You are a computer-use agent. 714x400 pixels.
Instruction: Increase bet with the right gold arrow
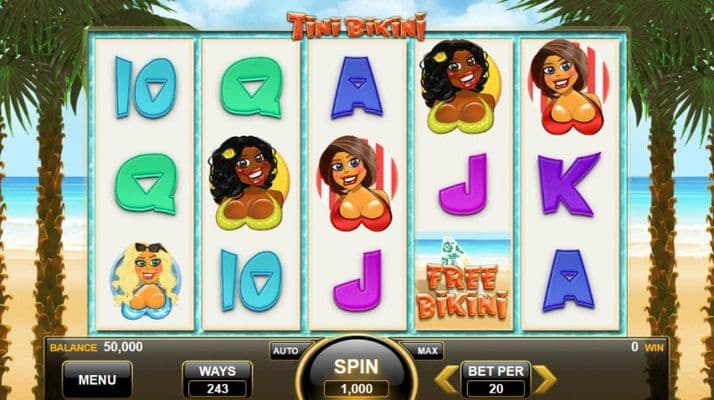coord(544,379)
